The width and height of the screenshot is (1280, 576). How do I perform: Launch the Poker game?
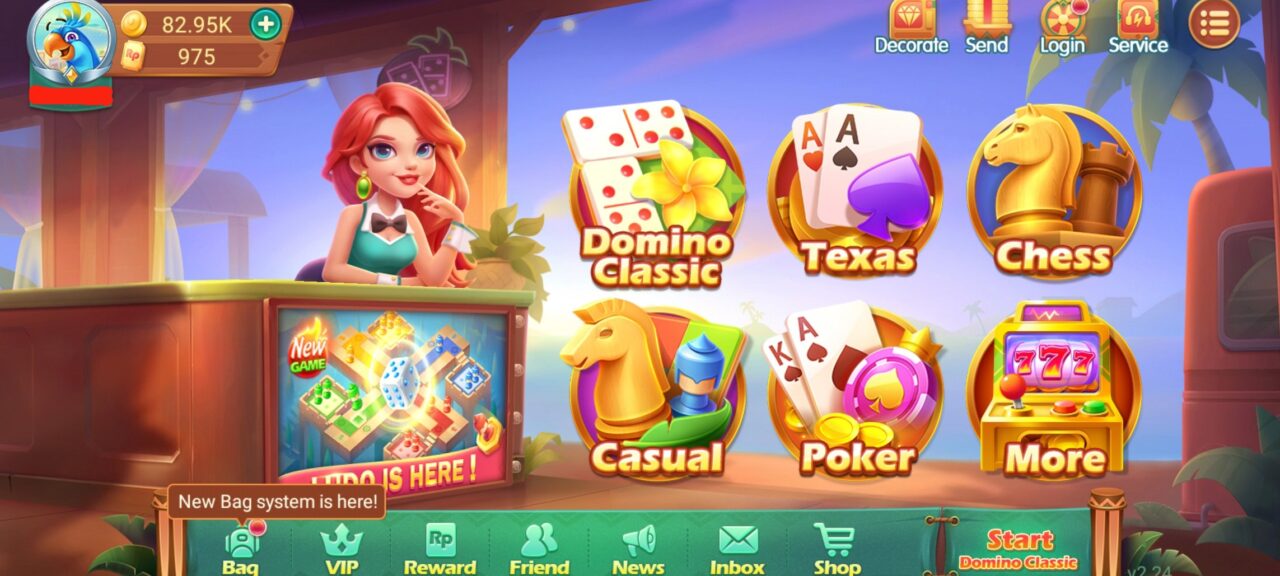pos(855,395)
